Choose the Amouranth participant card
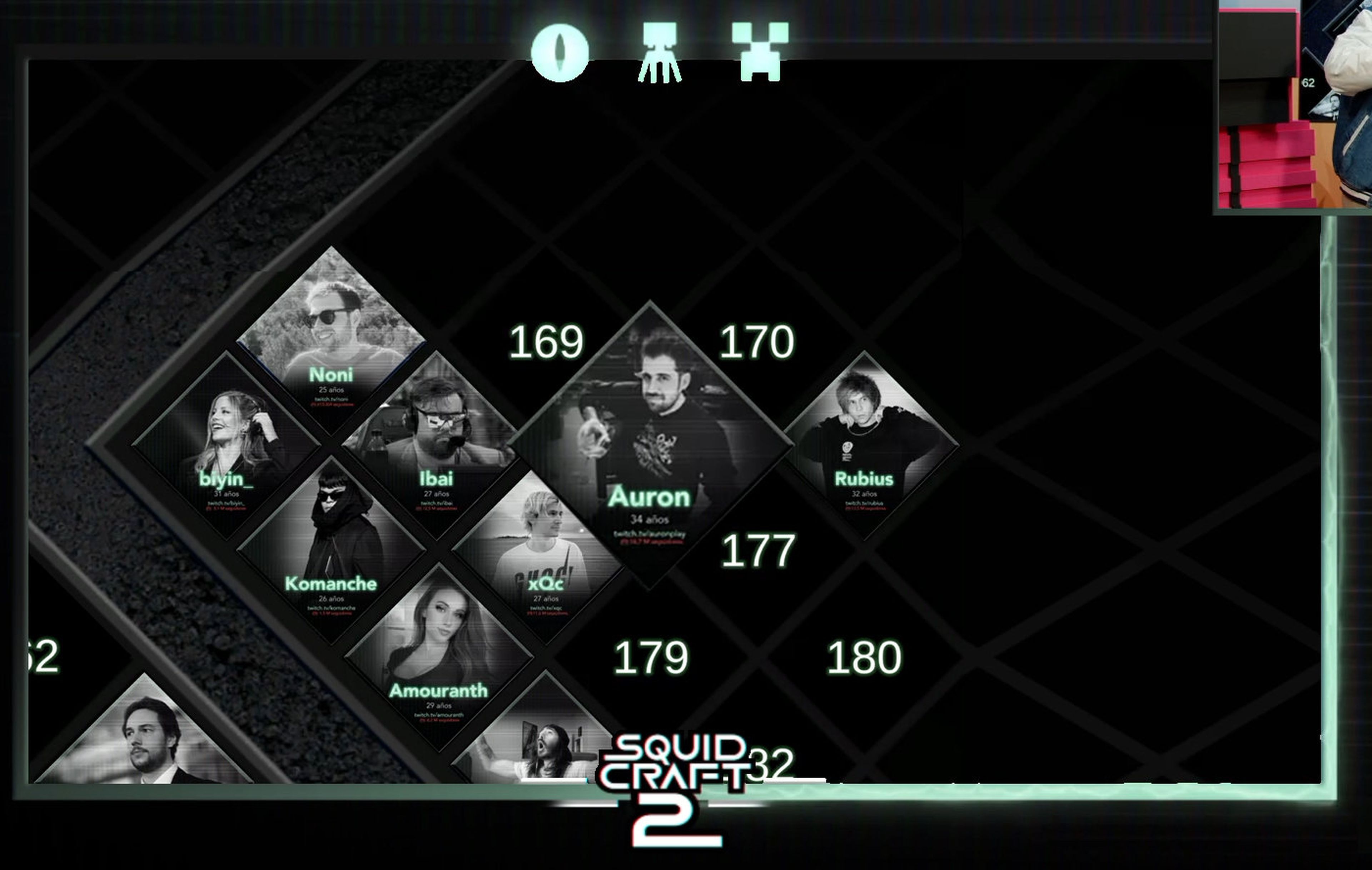The image size is (1372, 870). click(x=438, y=655)
